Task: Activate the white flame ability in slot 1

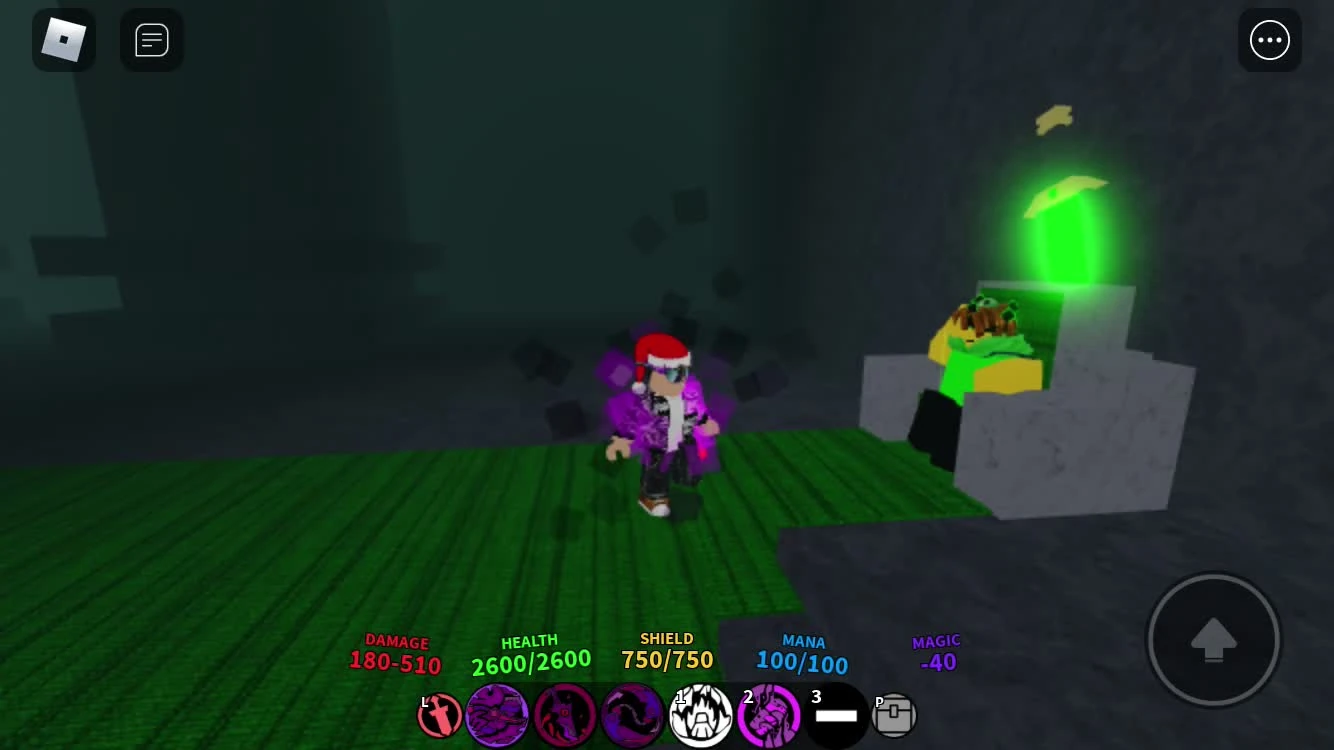Action: tap(701, 715)
